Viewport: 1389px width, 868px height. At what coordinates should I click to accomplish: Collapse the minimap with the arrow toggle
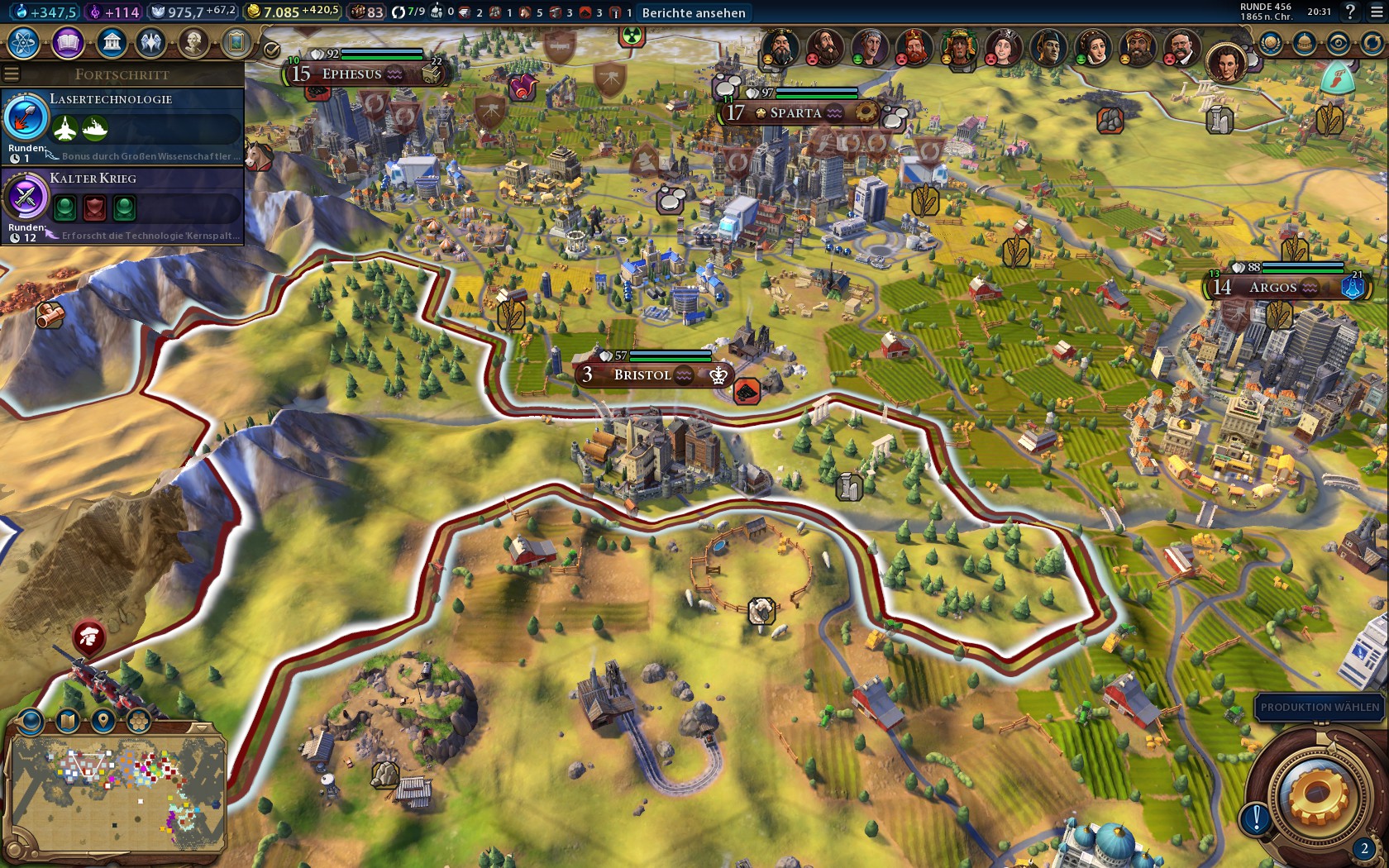201,727
